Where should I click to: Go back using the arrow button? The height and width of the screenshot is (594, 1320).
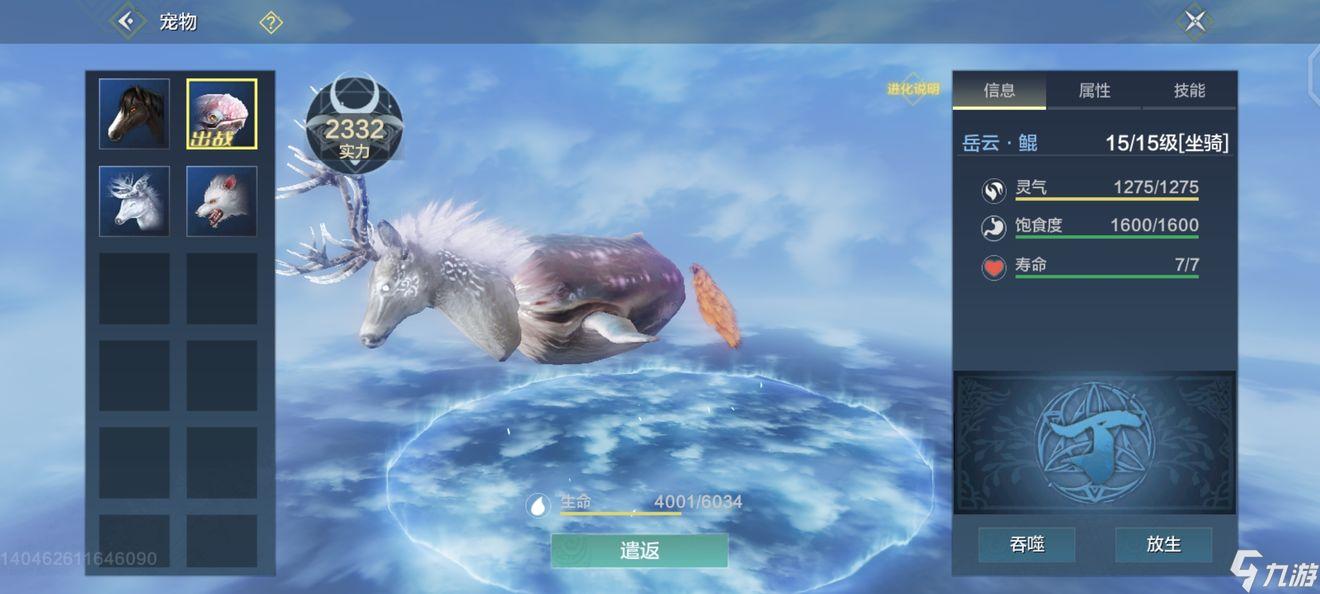[126, 21]
